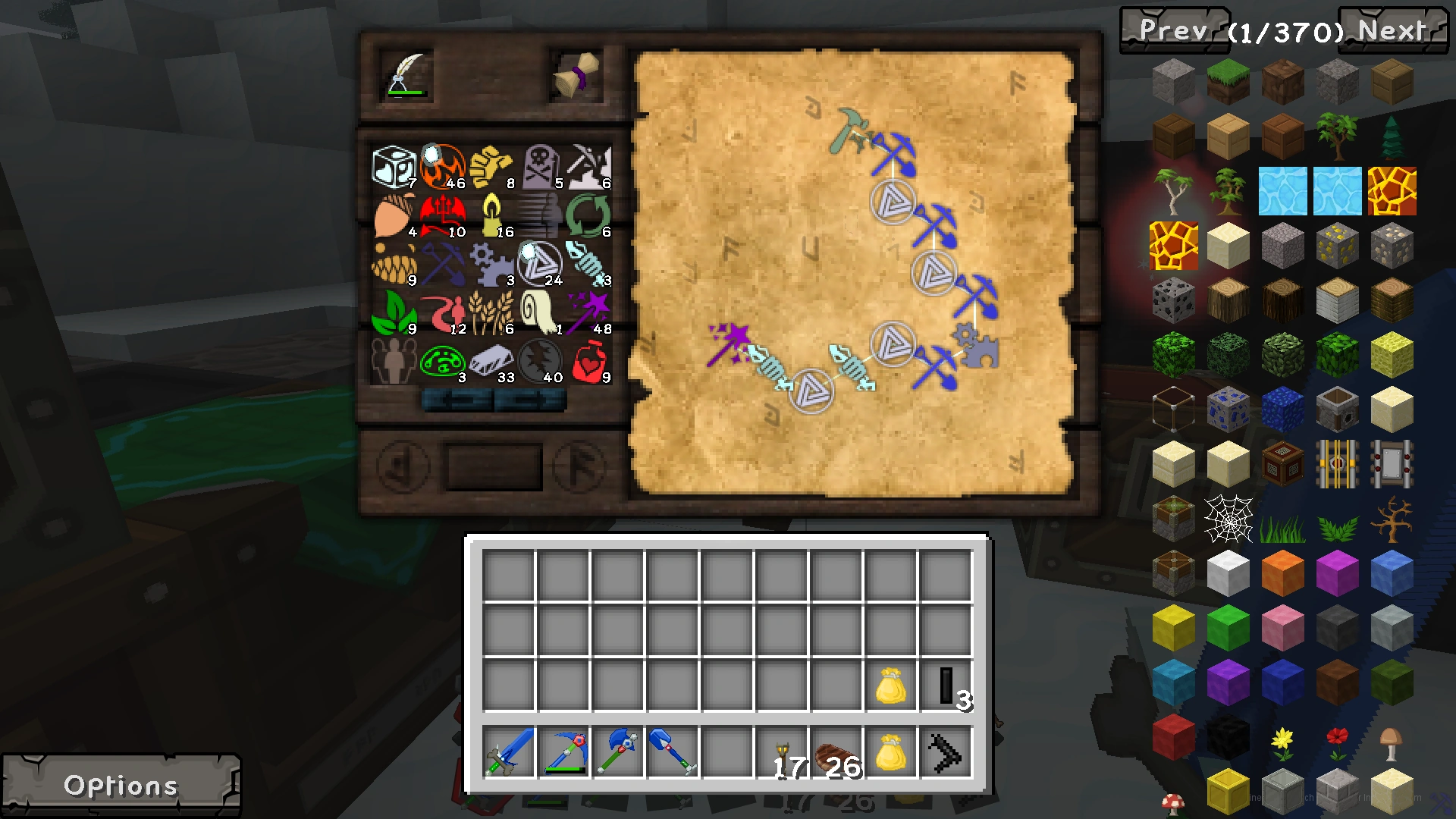Select the purple star wand category

tap(588, 312)
